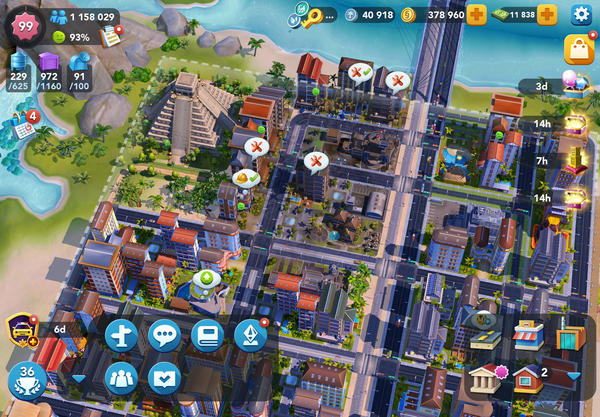Add SimCash using the plus button
This screenshot has width=600, height=417.
pyautogui.click(x=547, y=15)
